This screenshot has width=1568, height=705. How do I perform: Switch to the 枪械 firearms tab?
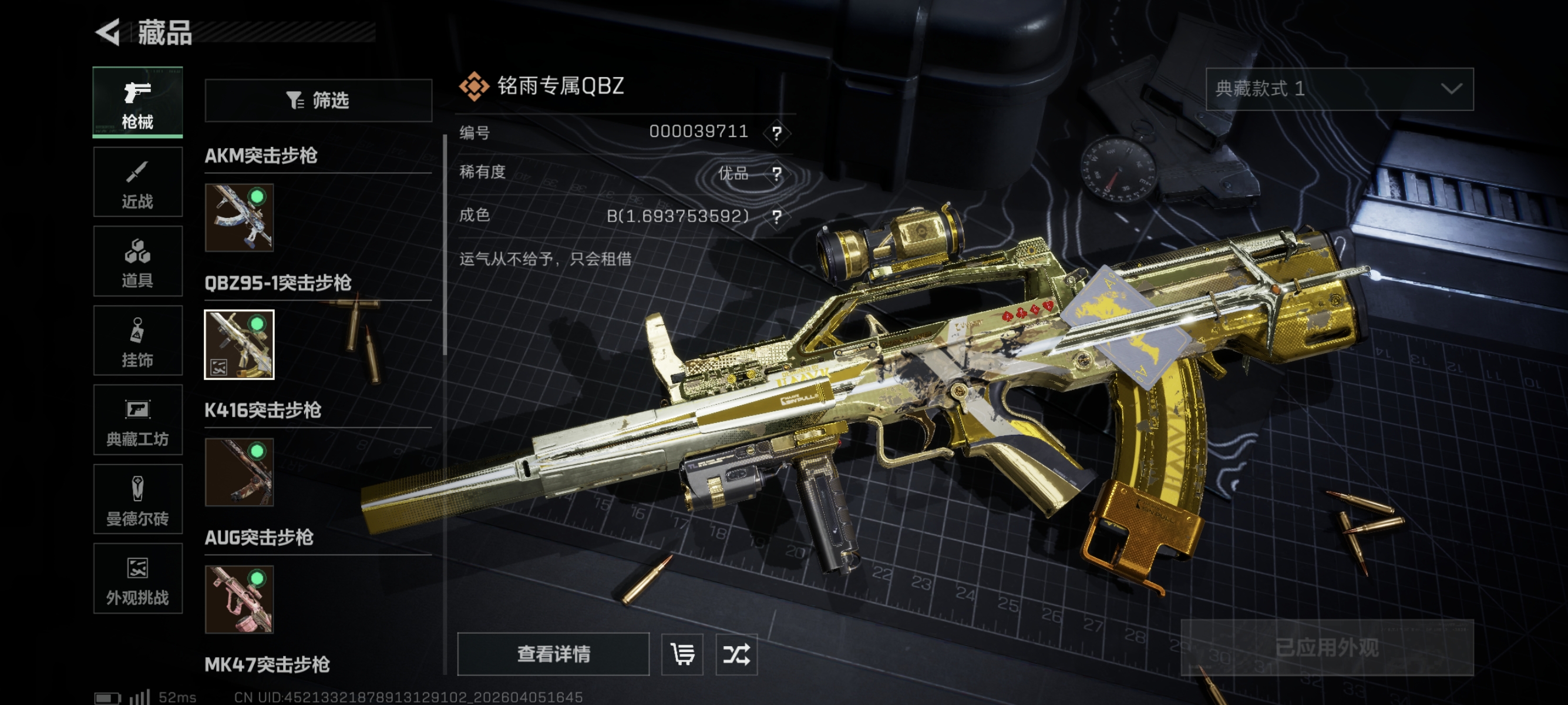pyautogui.click(x=137, y=103)
